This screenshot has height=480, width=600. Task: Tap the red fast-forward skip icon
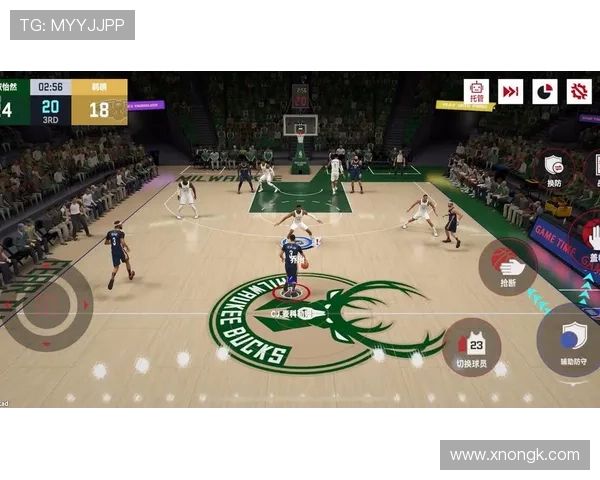click(511, 92)
